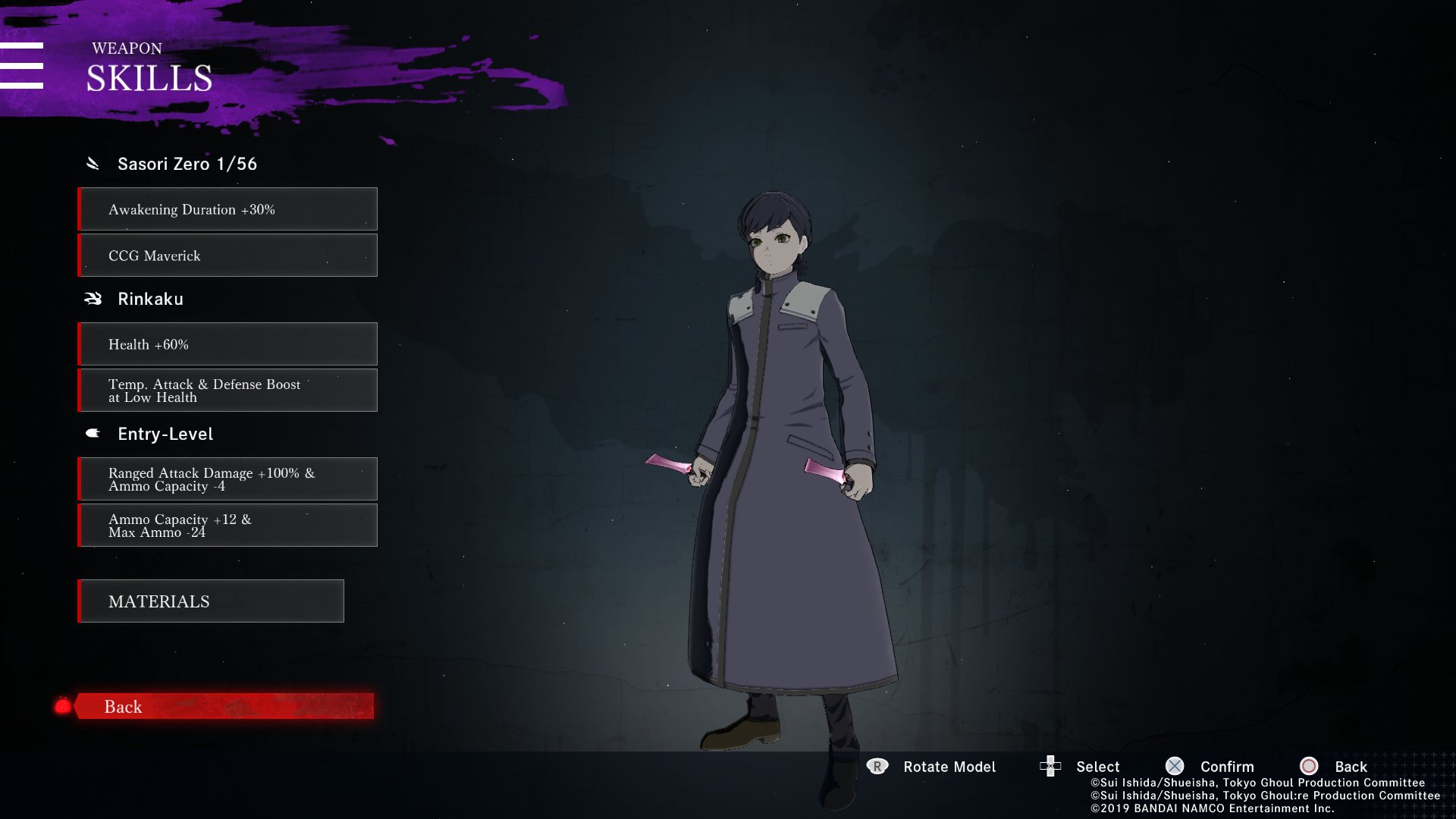Choose the CCG Maverick skill

tap(227, 256)
